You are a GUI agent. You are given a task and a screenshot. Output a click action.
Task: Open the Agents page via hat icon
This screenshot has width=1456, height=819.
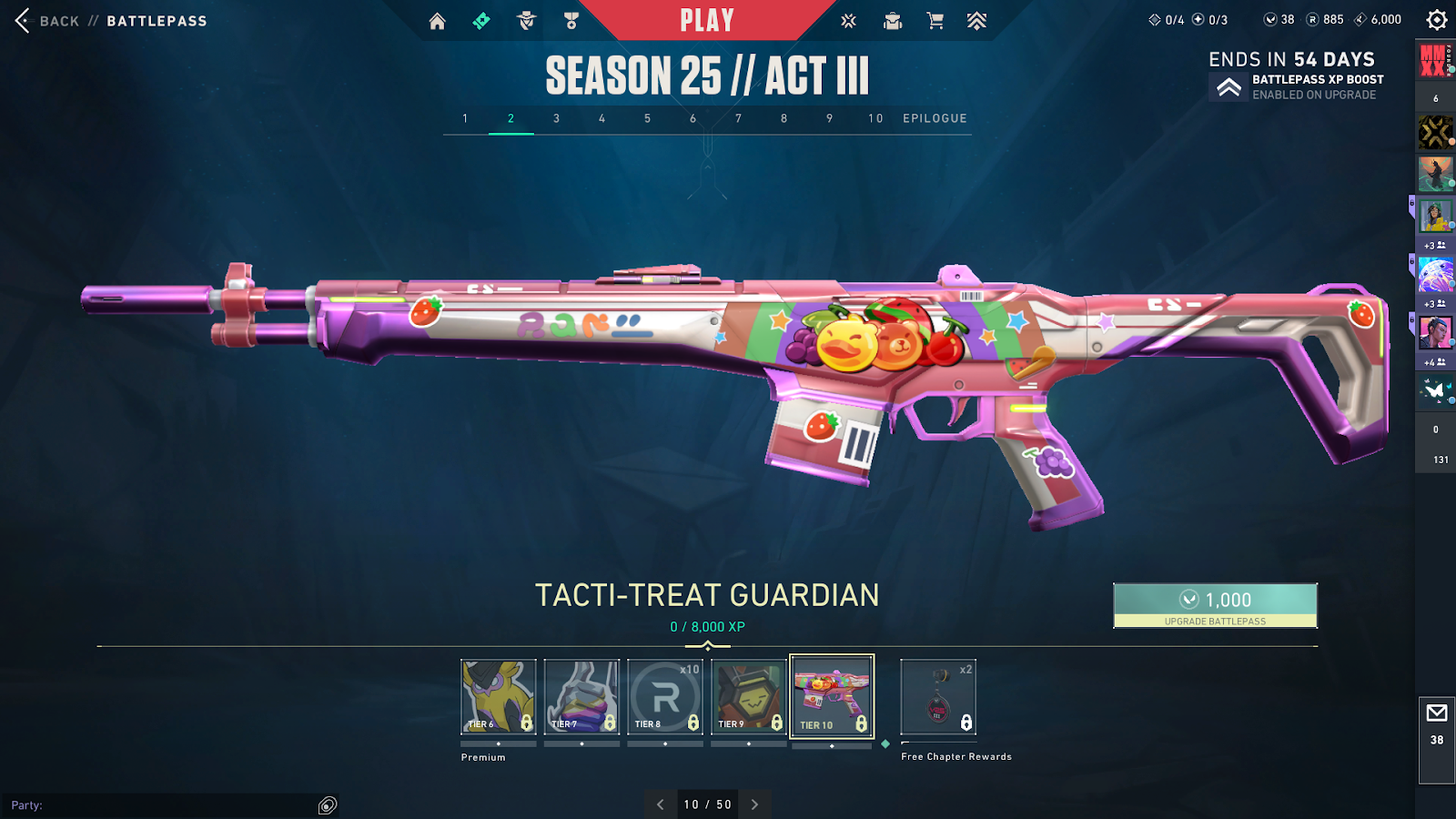pyautogui.click(x=527, y=21)
